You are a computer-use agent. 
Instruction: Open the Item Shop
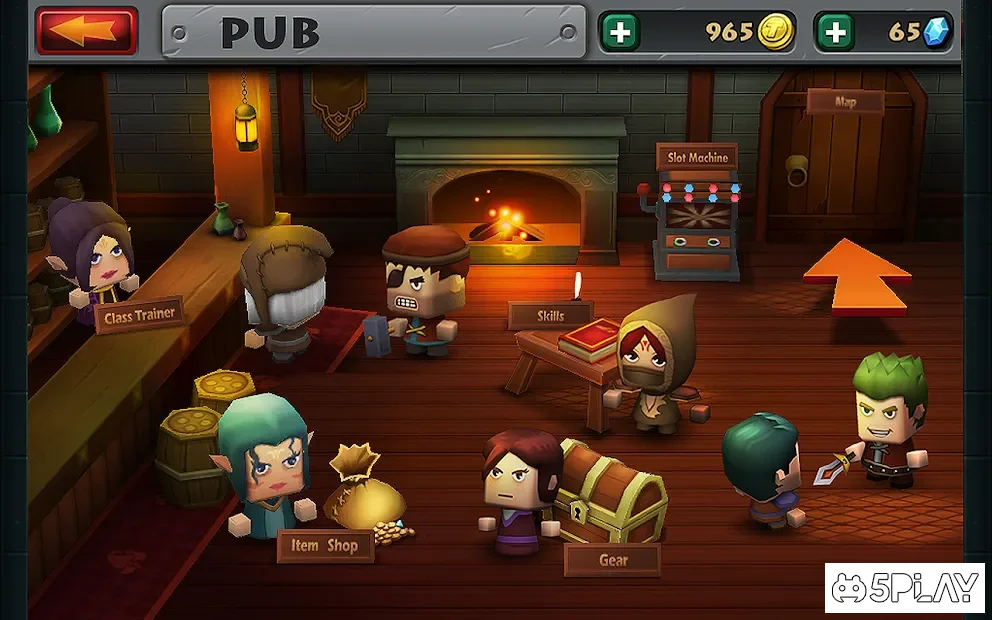pyautogui.click(x=324, y=546)
